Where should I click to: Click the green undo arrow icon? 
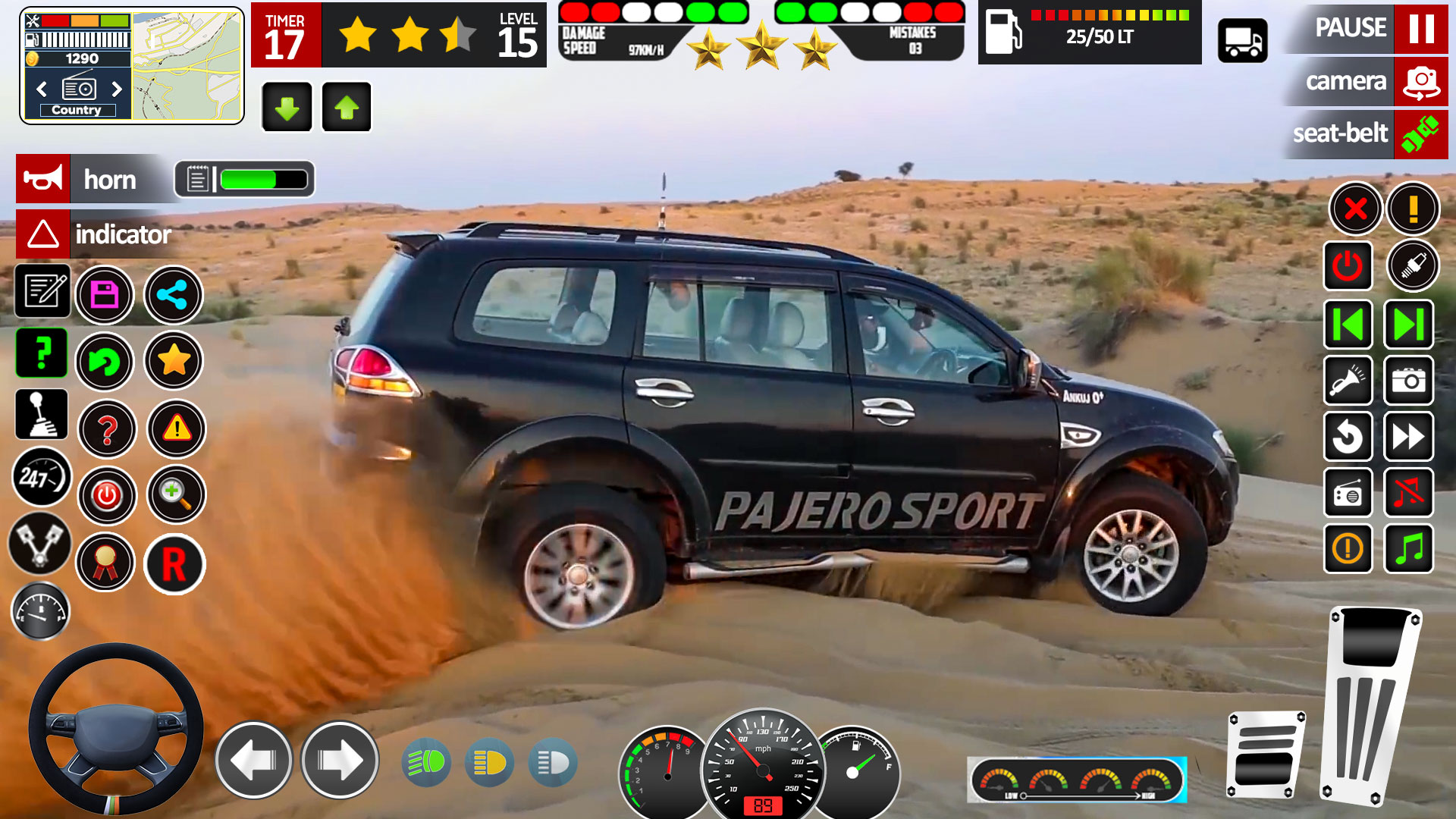pos(106,362)
